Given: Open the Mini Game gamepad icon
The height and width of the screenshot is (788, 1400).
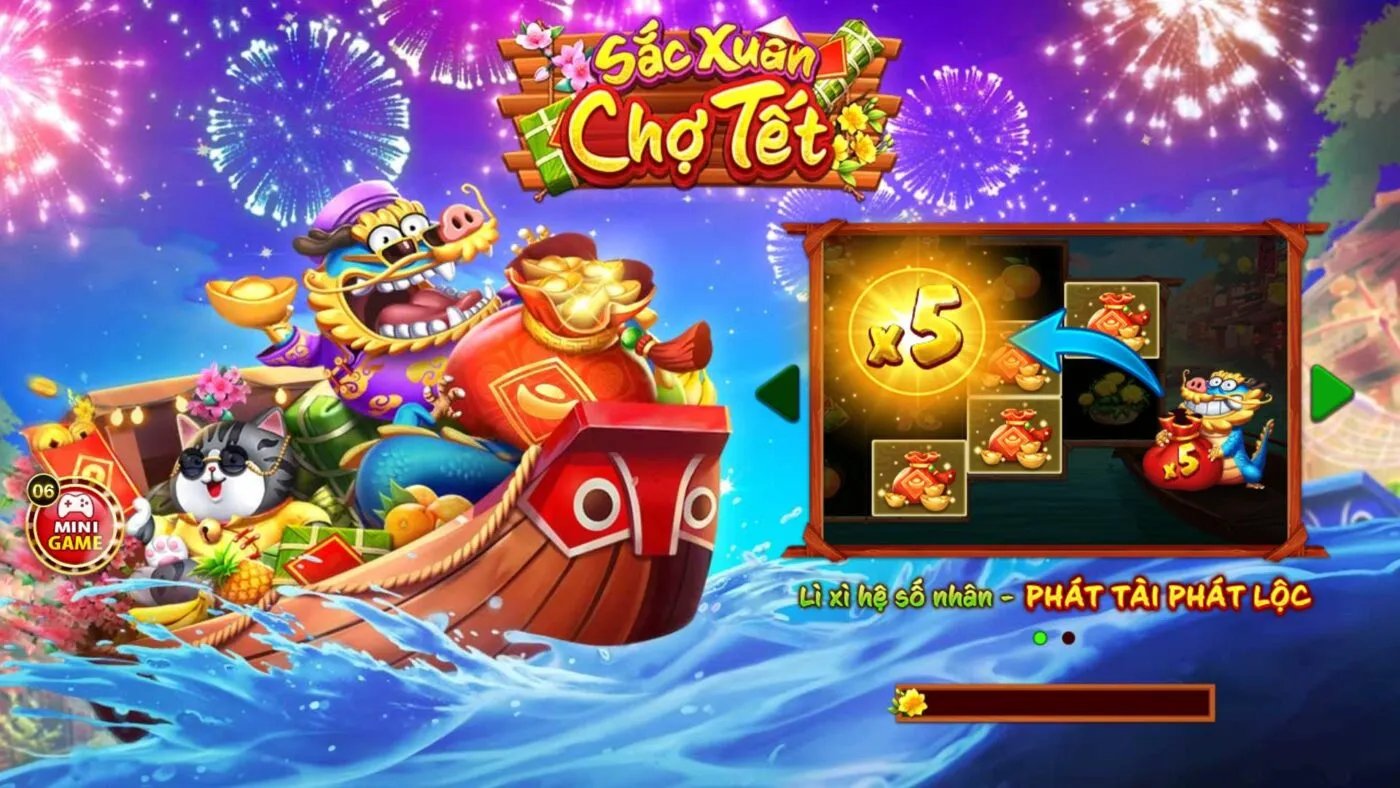Looking at the screenshot, I should pos(75,507).
